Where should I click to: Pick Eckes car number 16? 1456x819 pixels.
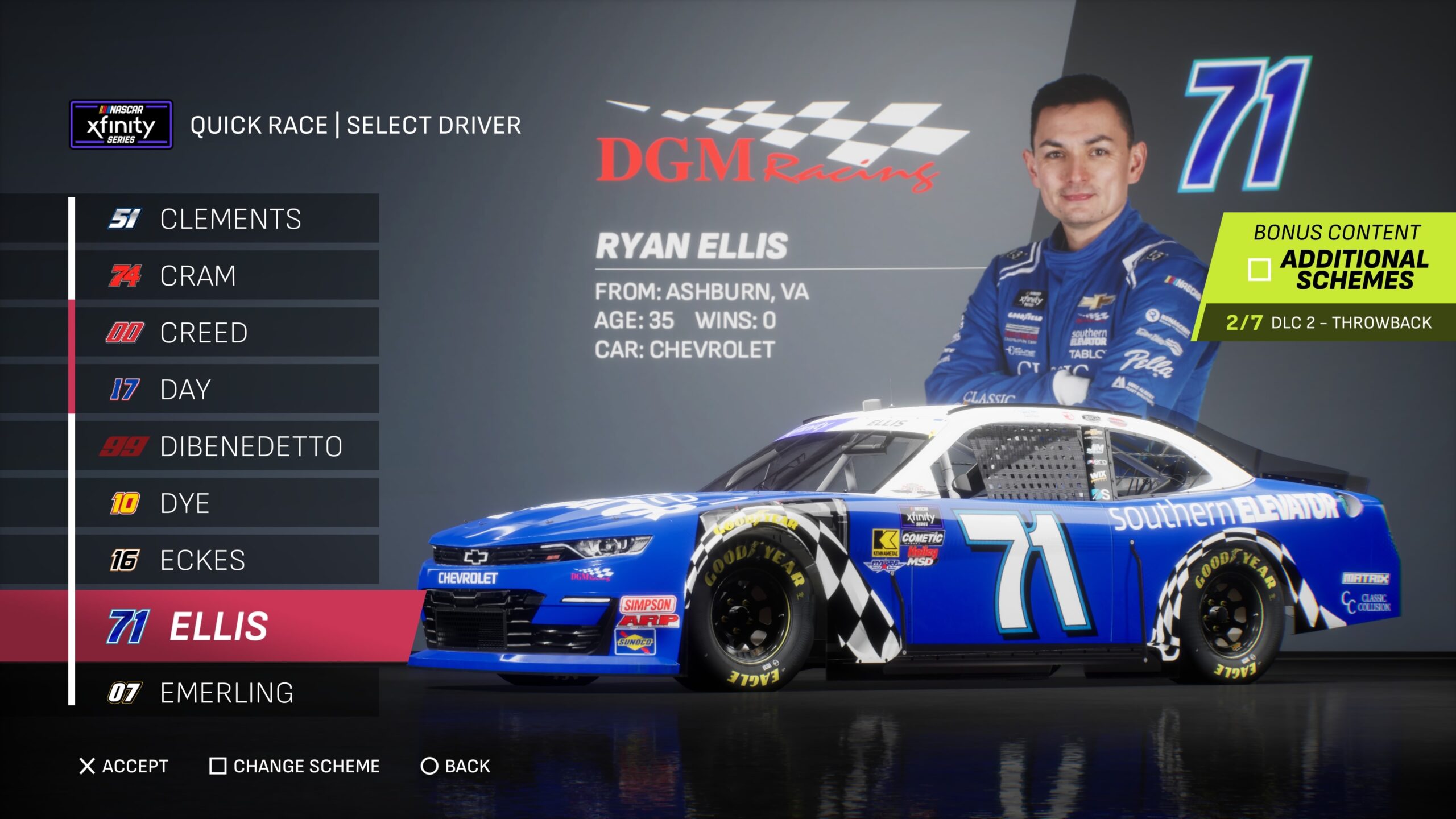227,560
